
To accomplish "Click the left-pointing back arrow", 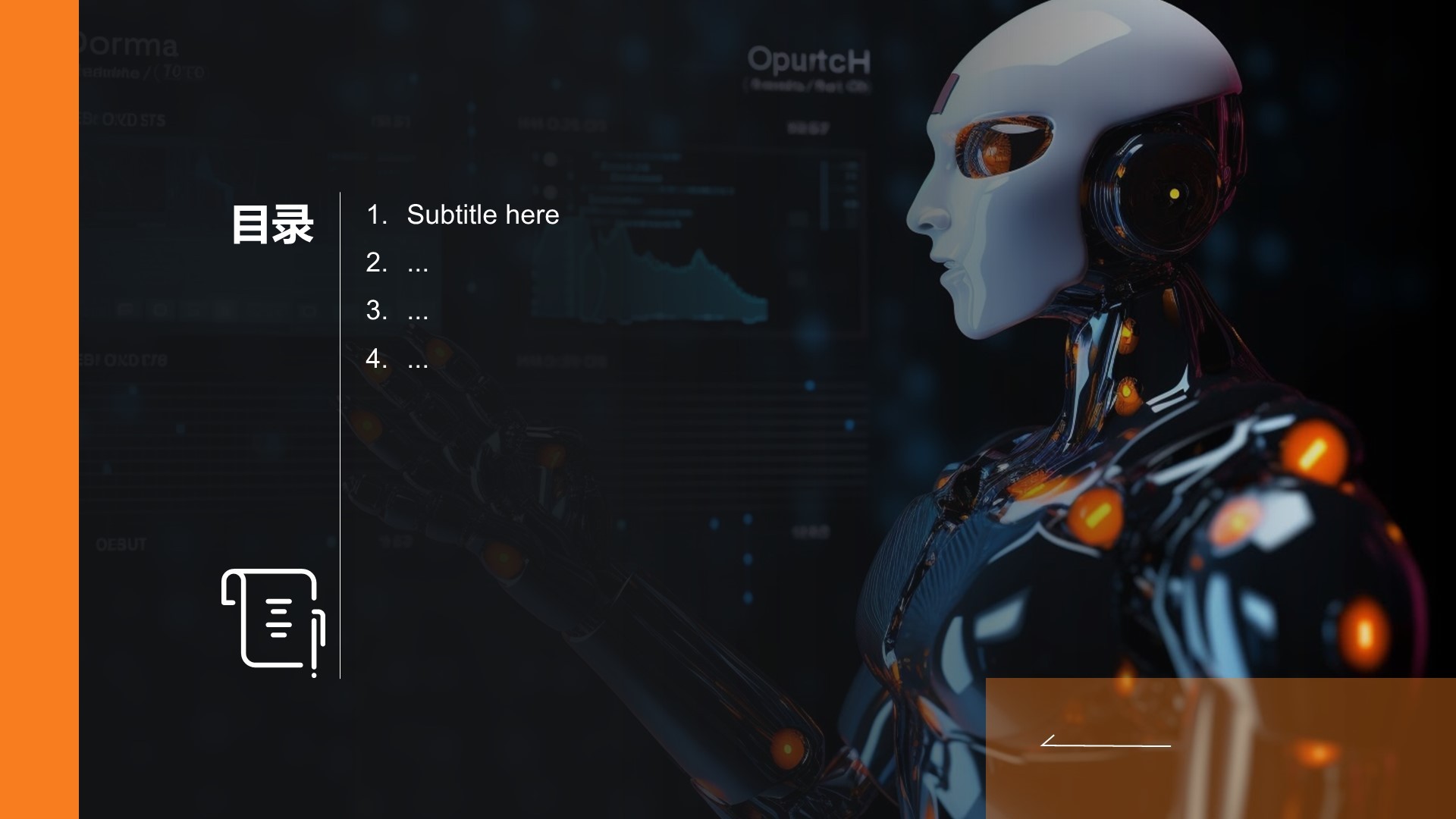I will 1105,742.
